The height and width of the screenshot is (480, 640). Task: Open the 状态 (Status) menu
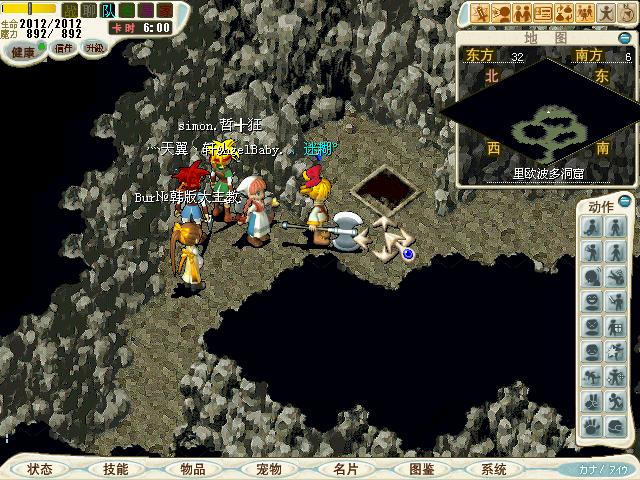[x=40, y=468]
